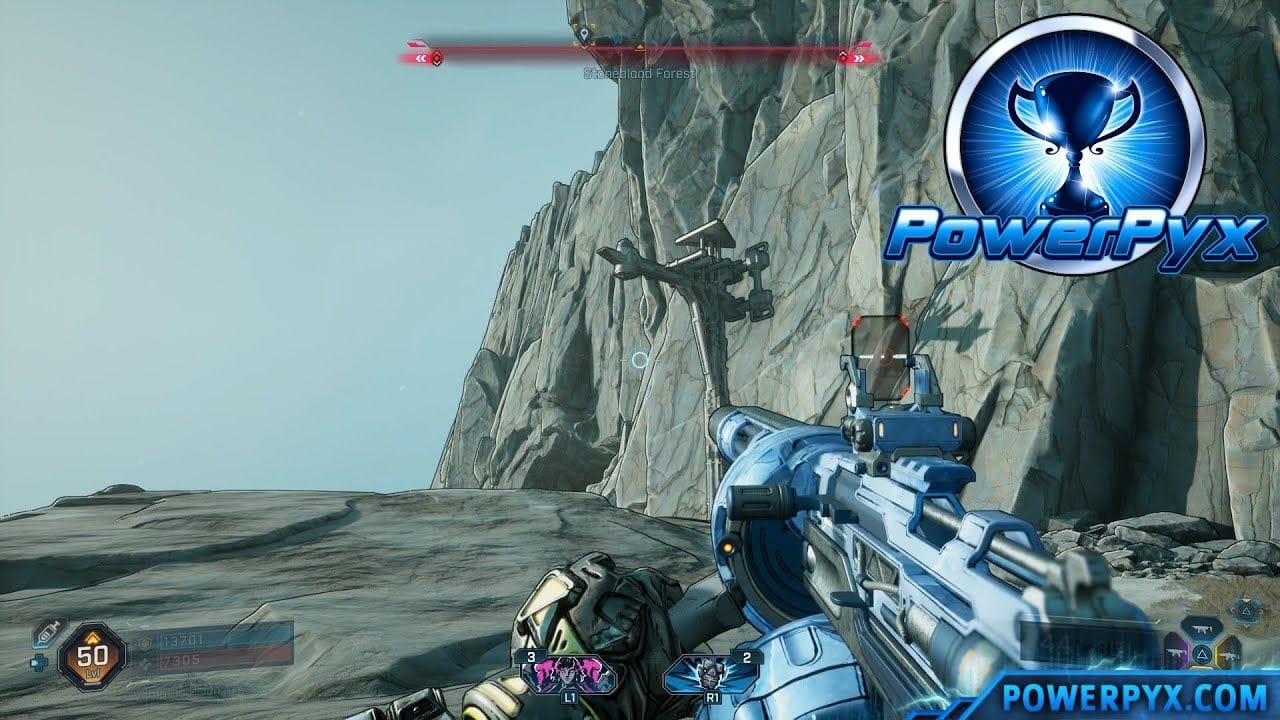Click the orange marker on the compass
This screenshot has height=720, width=1280.
tap(640, 46)
